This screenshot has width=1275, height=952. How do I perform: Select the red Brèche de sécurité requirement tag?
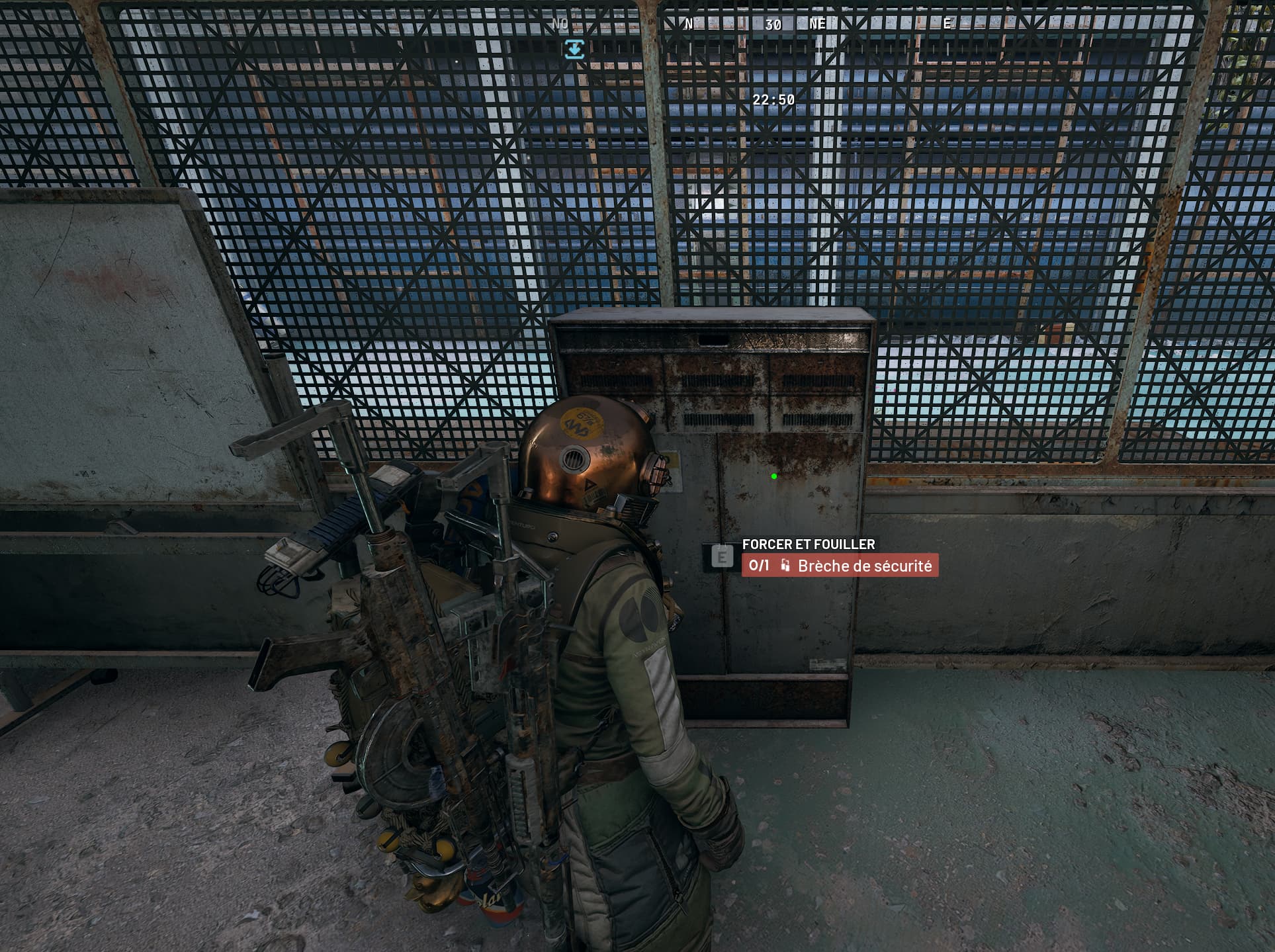click(x=840, y=566)
